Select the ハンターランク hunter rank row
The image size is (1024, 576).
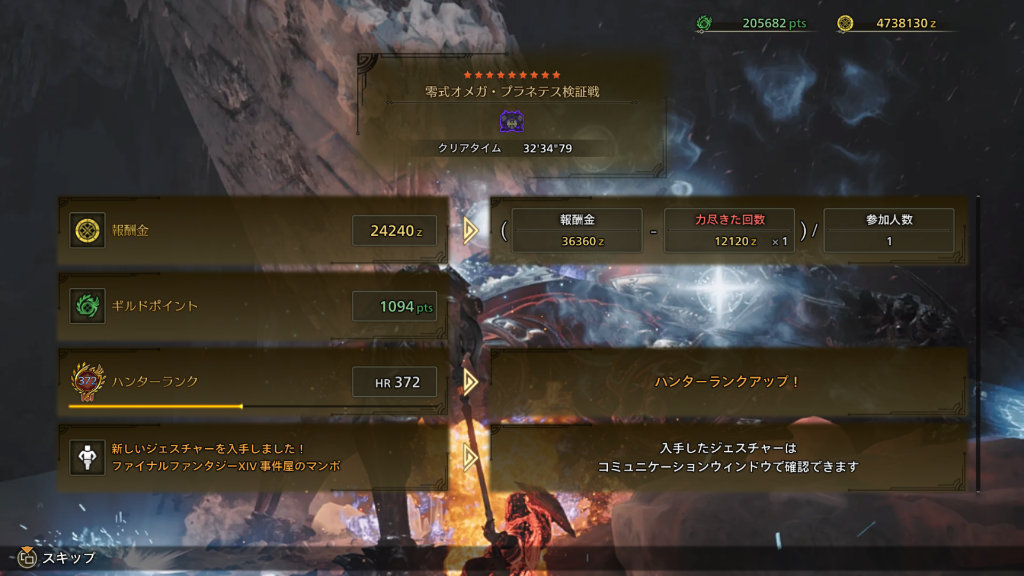tap(252, 381)
